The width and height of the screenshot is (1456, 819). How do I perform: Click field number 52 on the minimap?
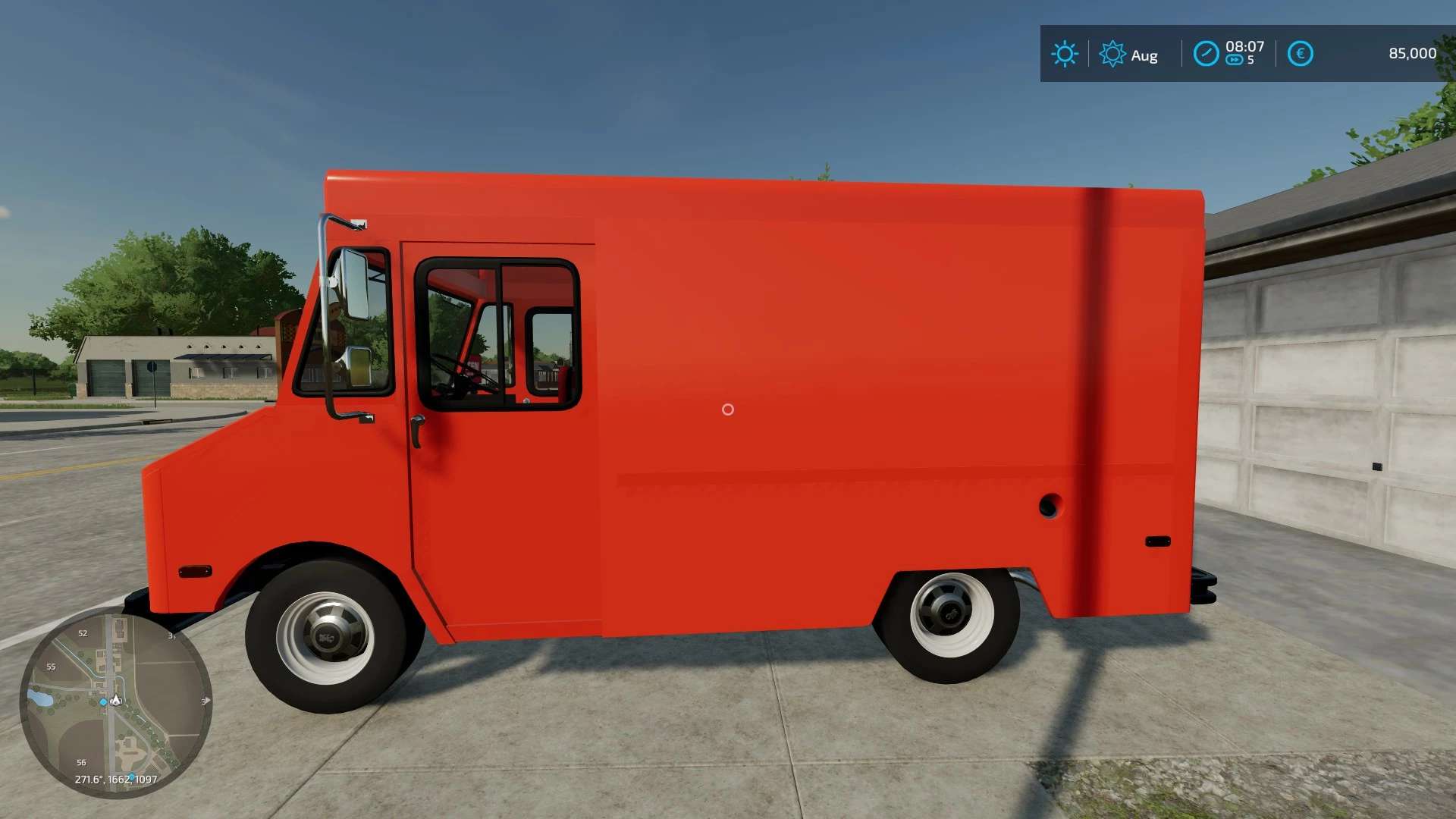pos(83,633)
